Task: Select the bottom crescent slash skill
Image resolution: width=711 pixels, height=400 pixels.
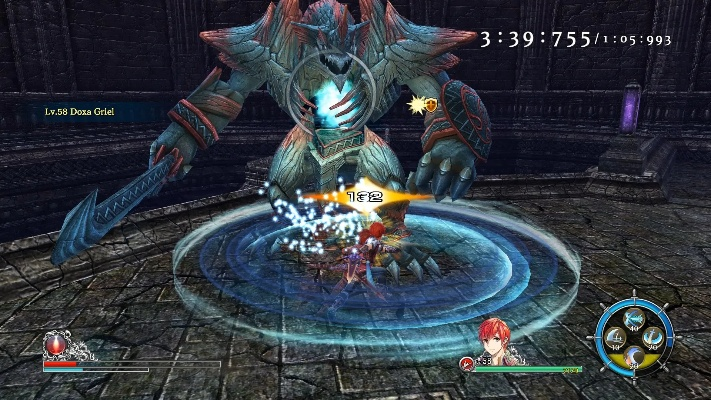Action: point(635,357)
